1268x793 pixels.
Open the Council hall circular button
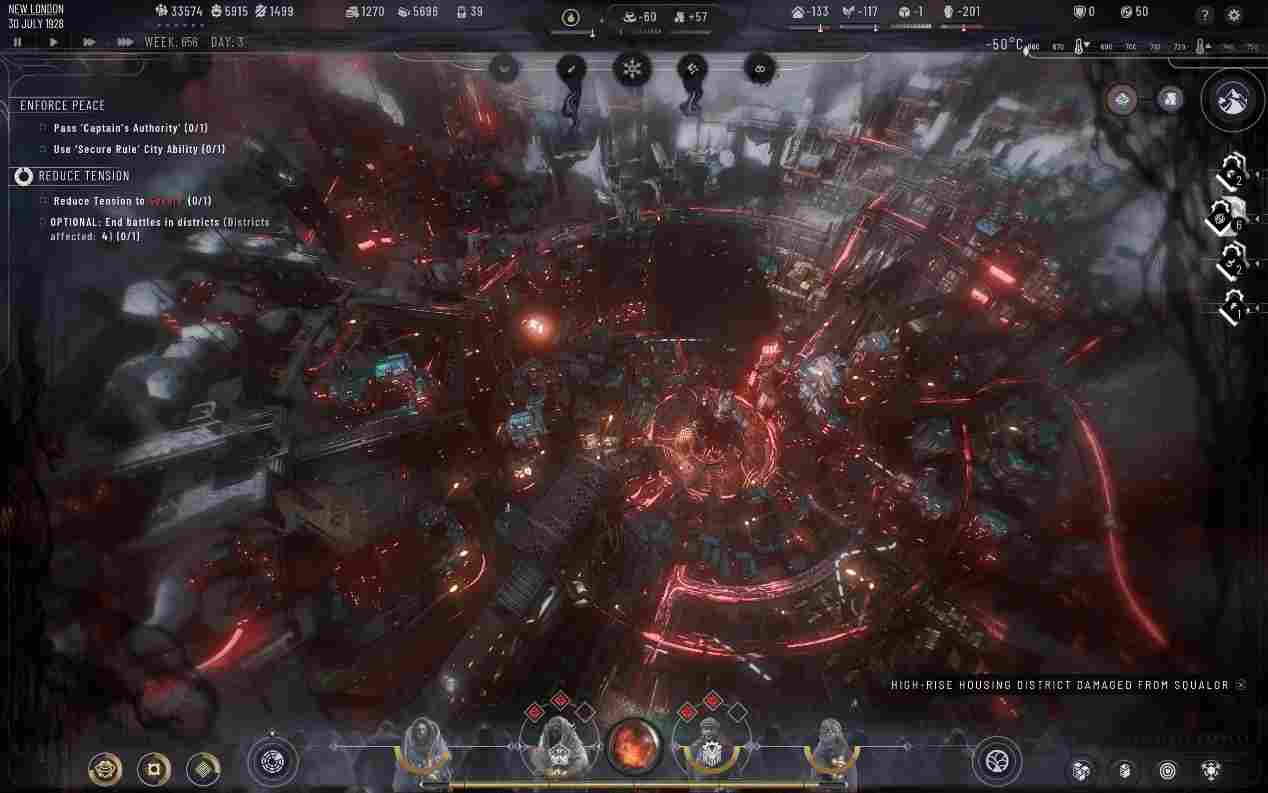pos(272,762)
